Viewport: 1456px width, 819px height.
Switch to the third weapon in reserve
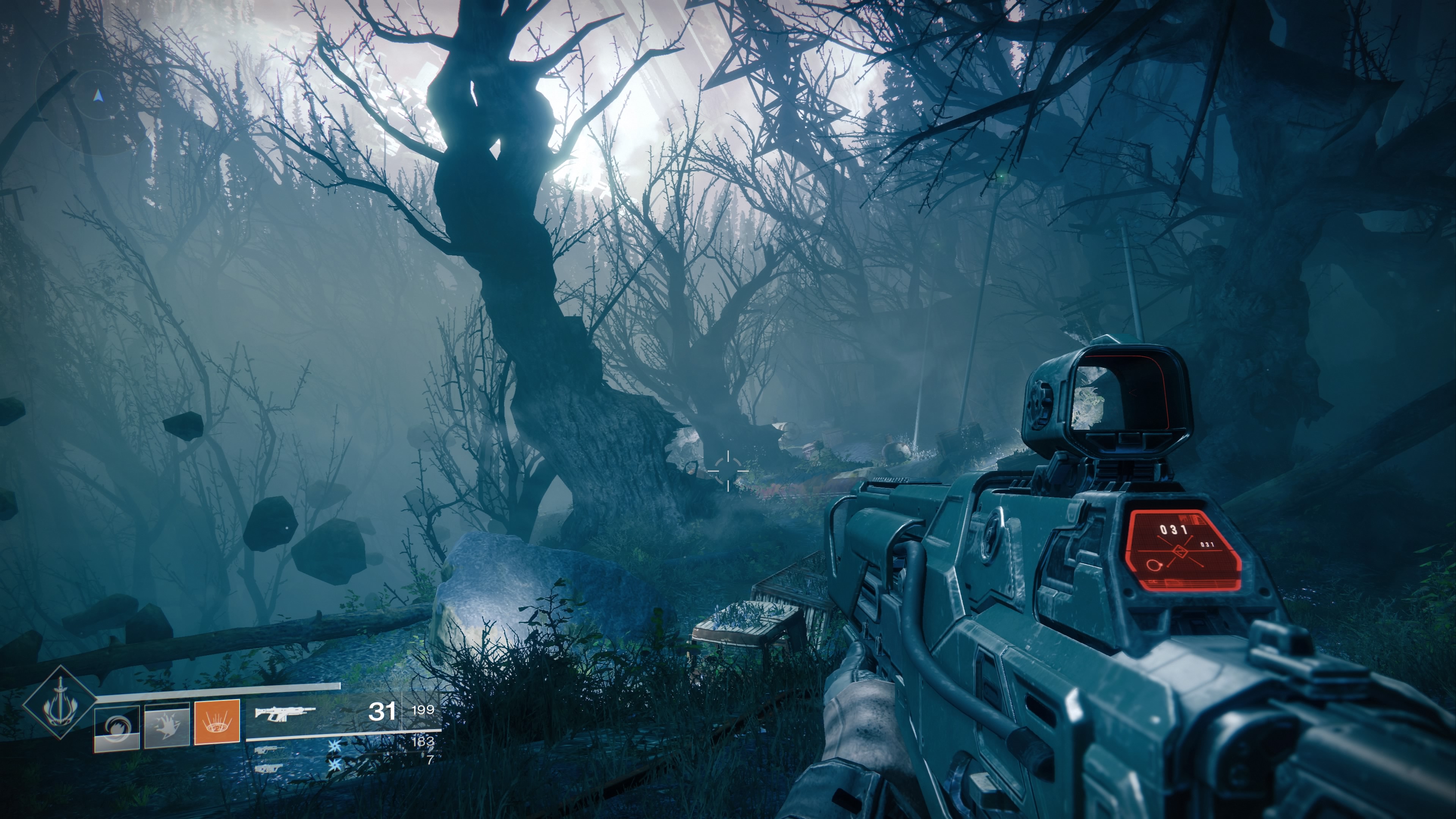(269, 768)
